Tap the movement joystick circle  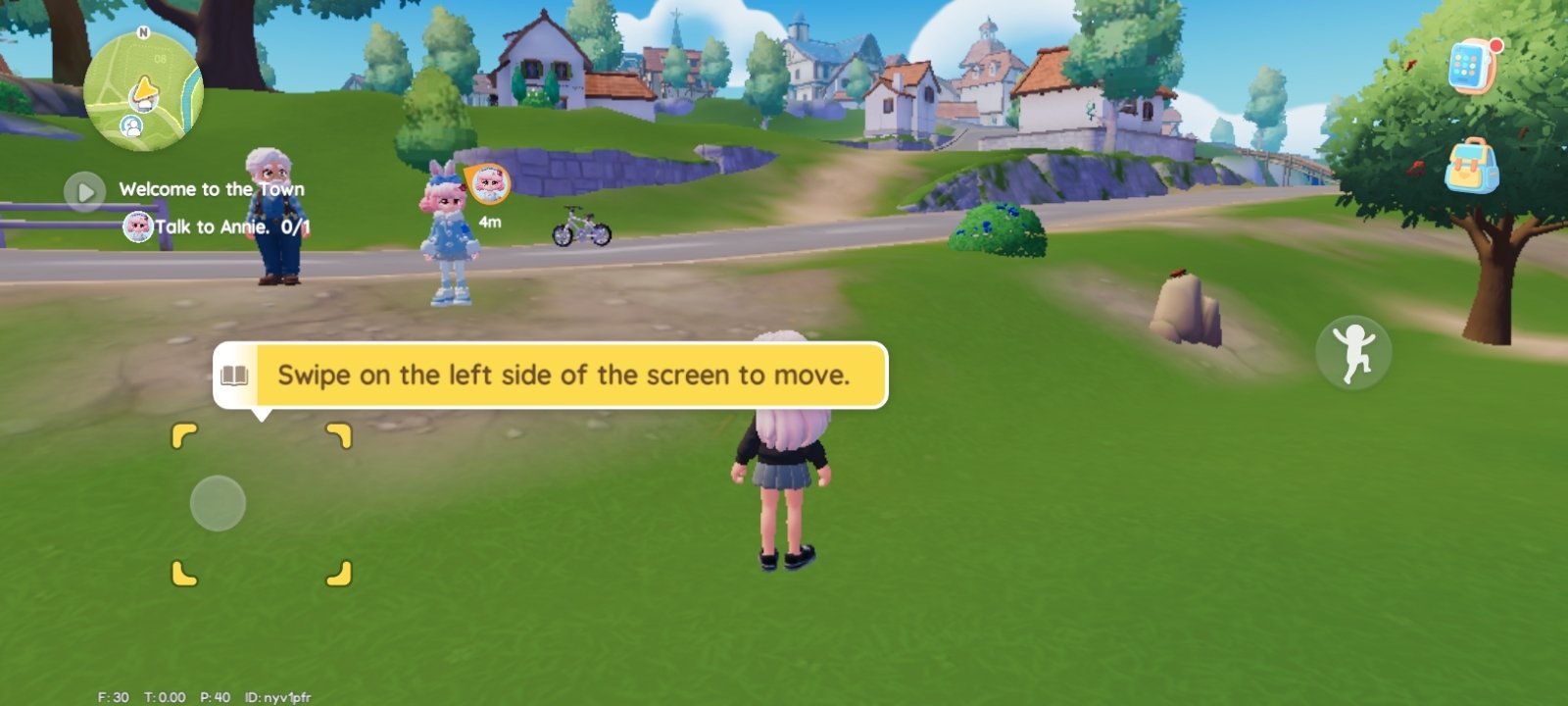click(x=217, y=502)
